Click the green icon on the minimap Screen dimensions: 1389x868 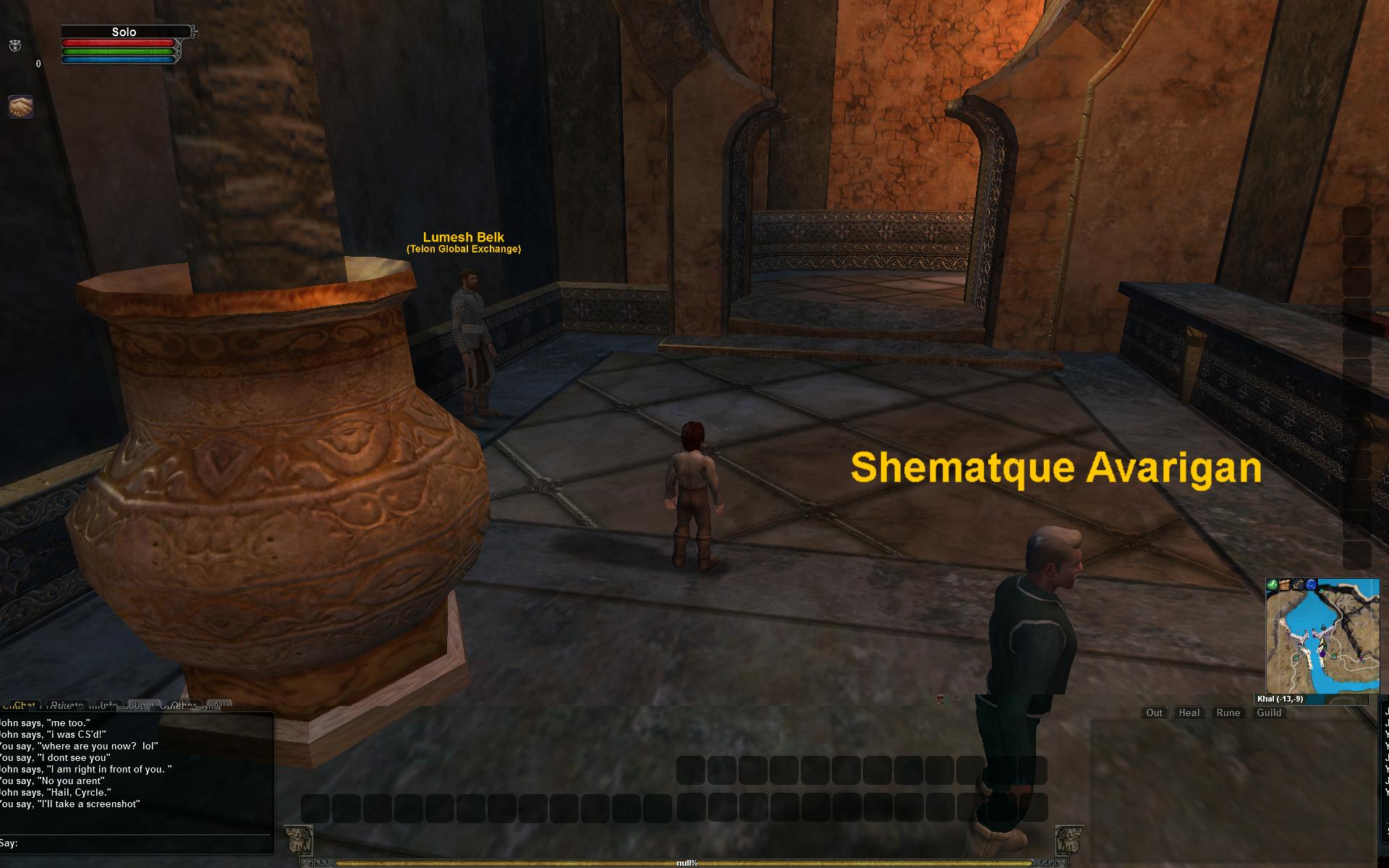[x=1273, y=584]
